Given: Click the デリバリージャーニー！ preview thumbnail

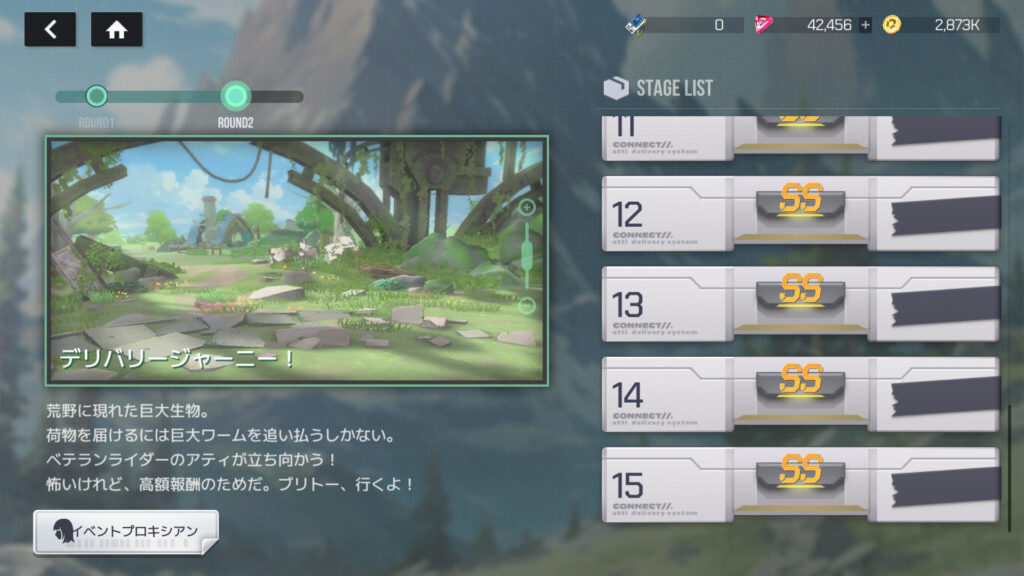Looking at the screenshot, I should [280, 260].
